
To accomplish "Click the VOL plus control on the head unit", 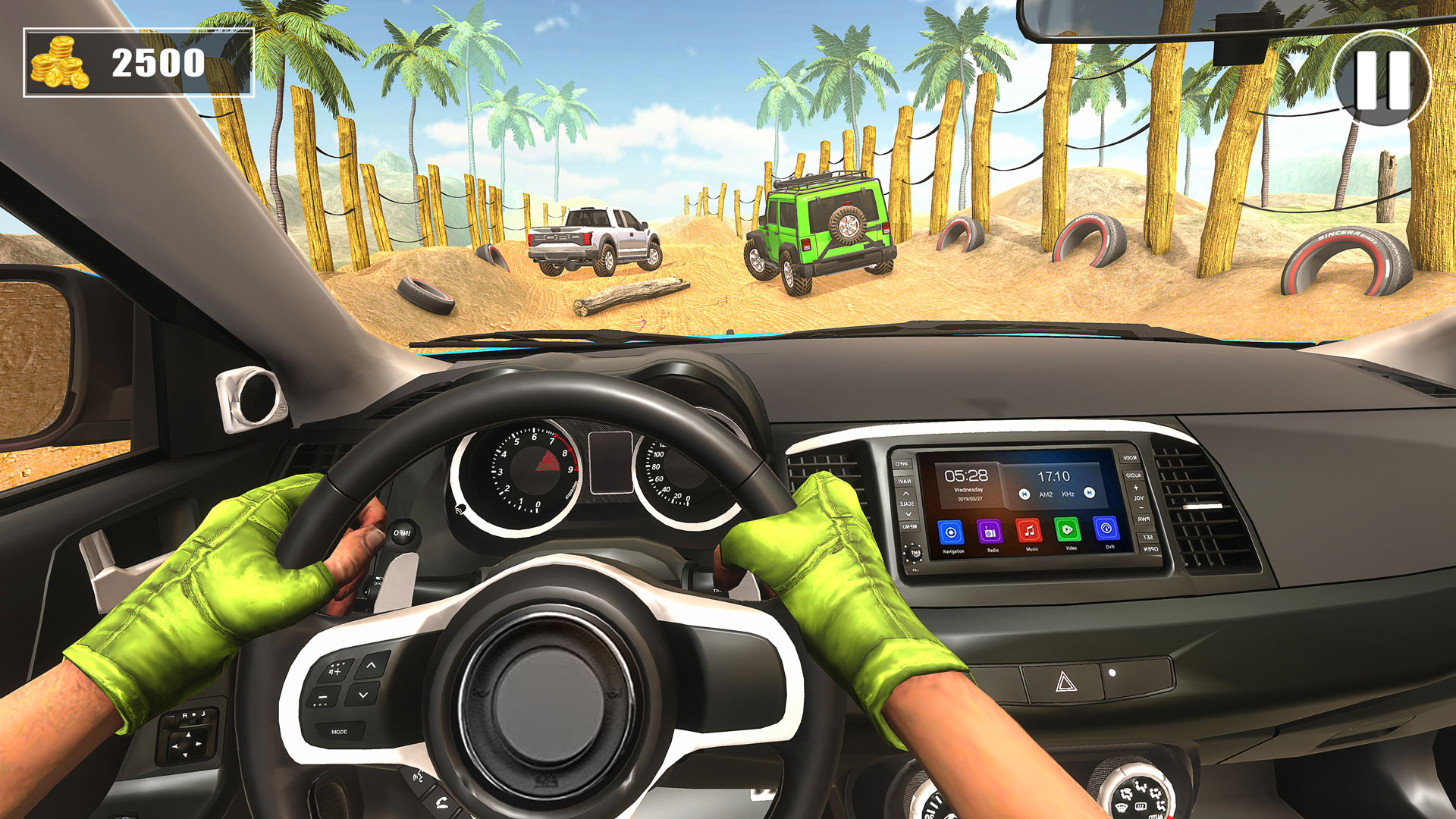I will coord(1135,488).
